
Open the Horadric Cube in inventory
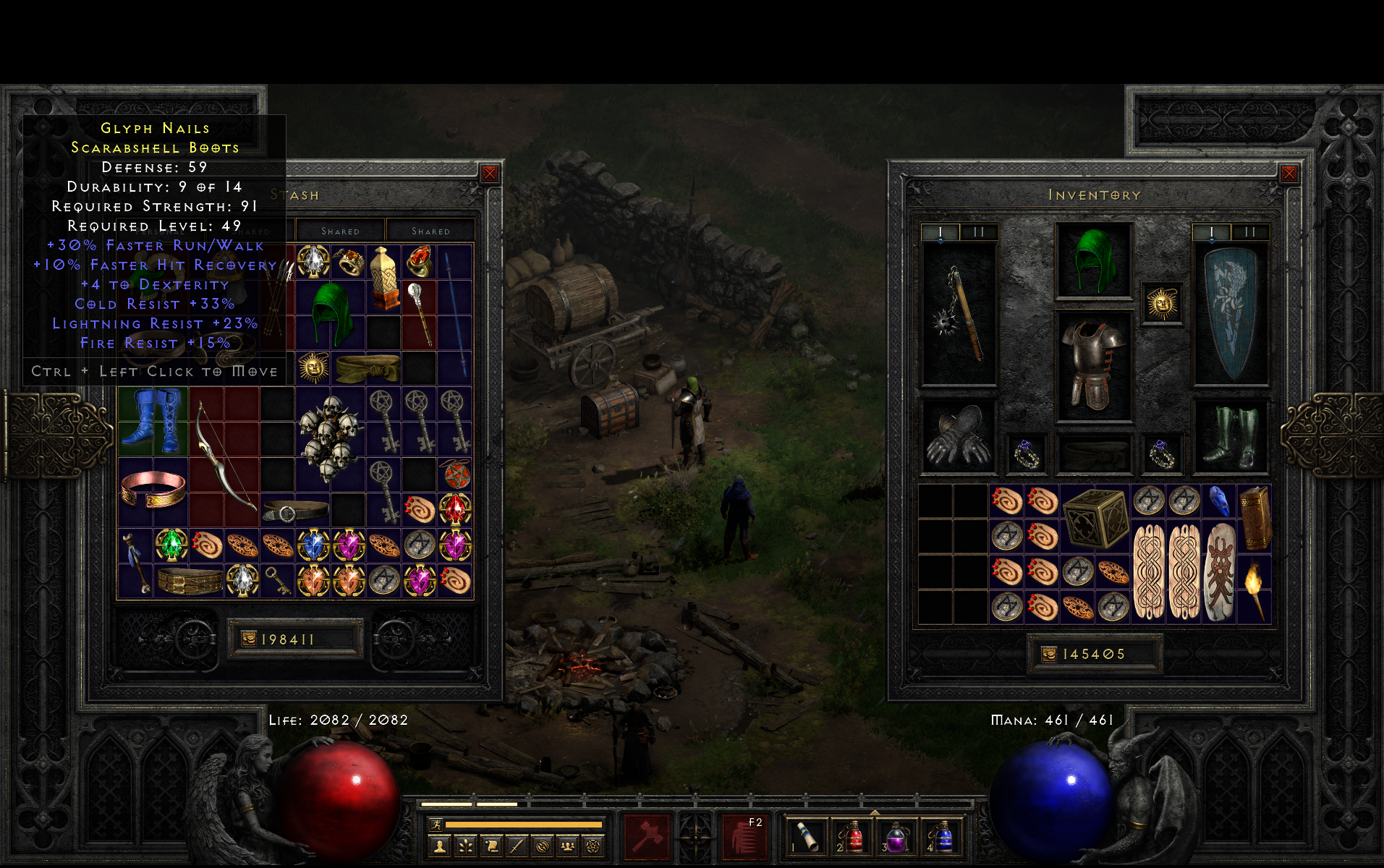coord(1096,517)
